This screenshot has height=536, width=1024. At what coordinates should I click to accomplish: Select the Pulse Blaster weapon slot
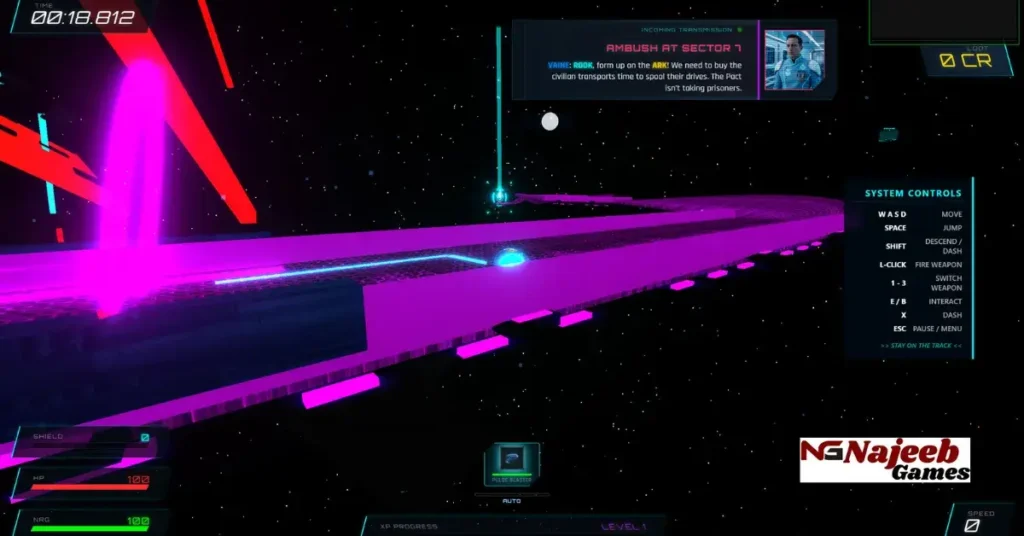[x=512, y=464]
